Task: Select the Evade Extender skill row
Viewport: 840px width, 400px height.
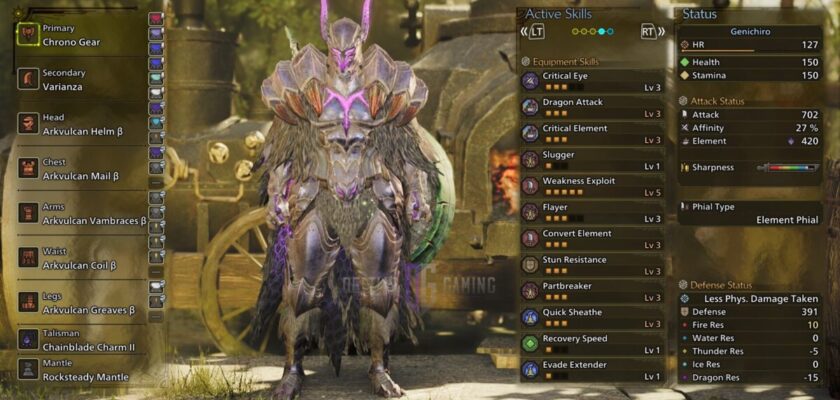Action: (x=592, y=370)
